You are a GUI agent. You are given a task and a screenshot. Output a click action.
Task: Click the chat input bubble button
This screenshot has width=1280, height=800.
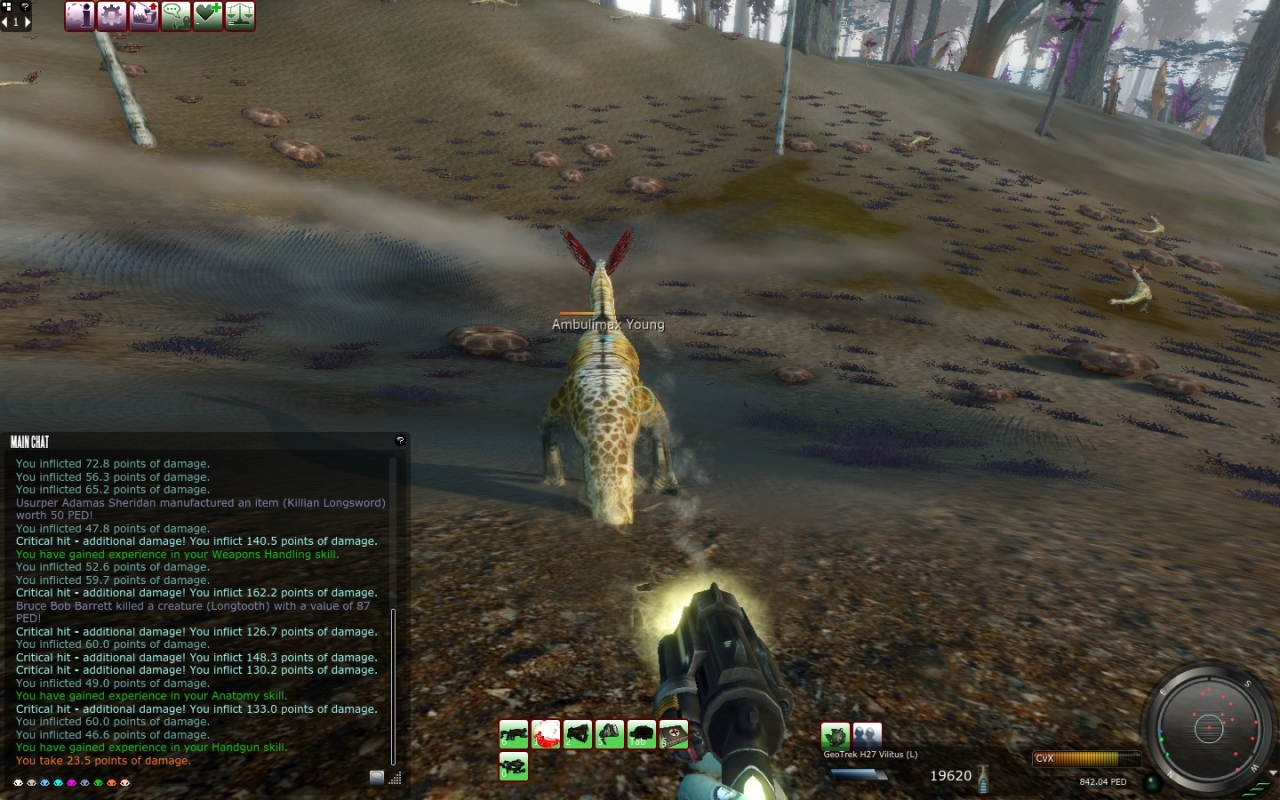pos(376,777)
